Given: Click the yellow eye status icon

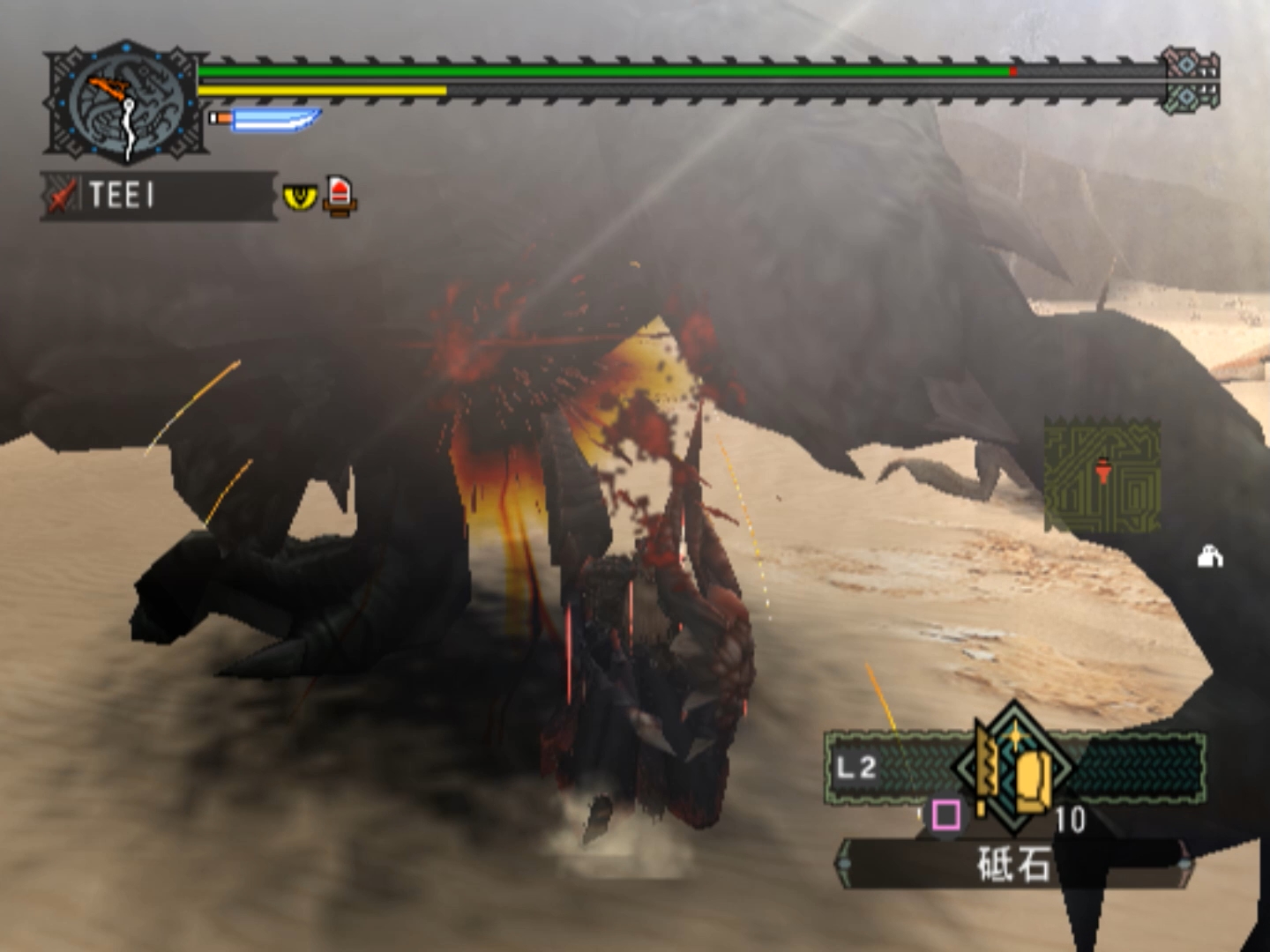Looking at the screenshot, I should 300,196.
